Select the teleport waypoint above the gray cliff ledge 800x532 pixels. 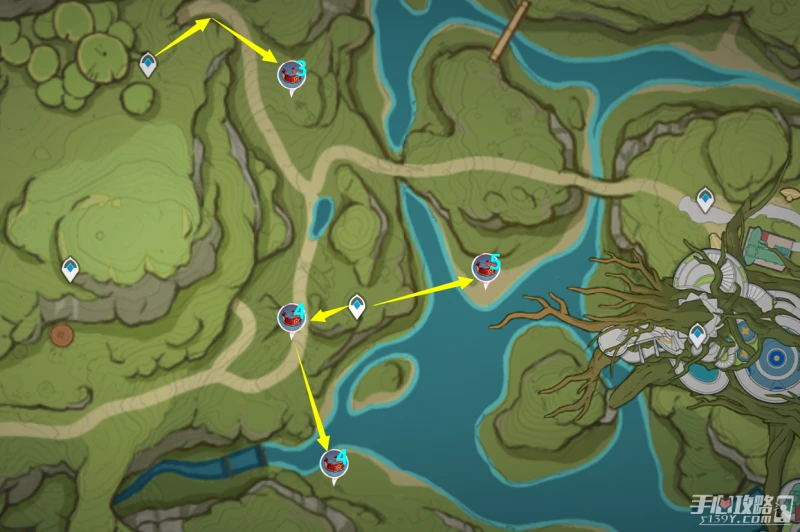[70, 269]
